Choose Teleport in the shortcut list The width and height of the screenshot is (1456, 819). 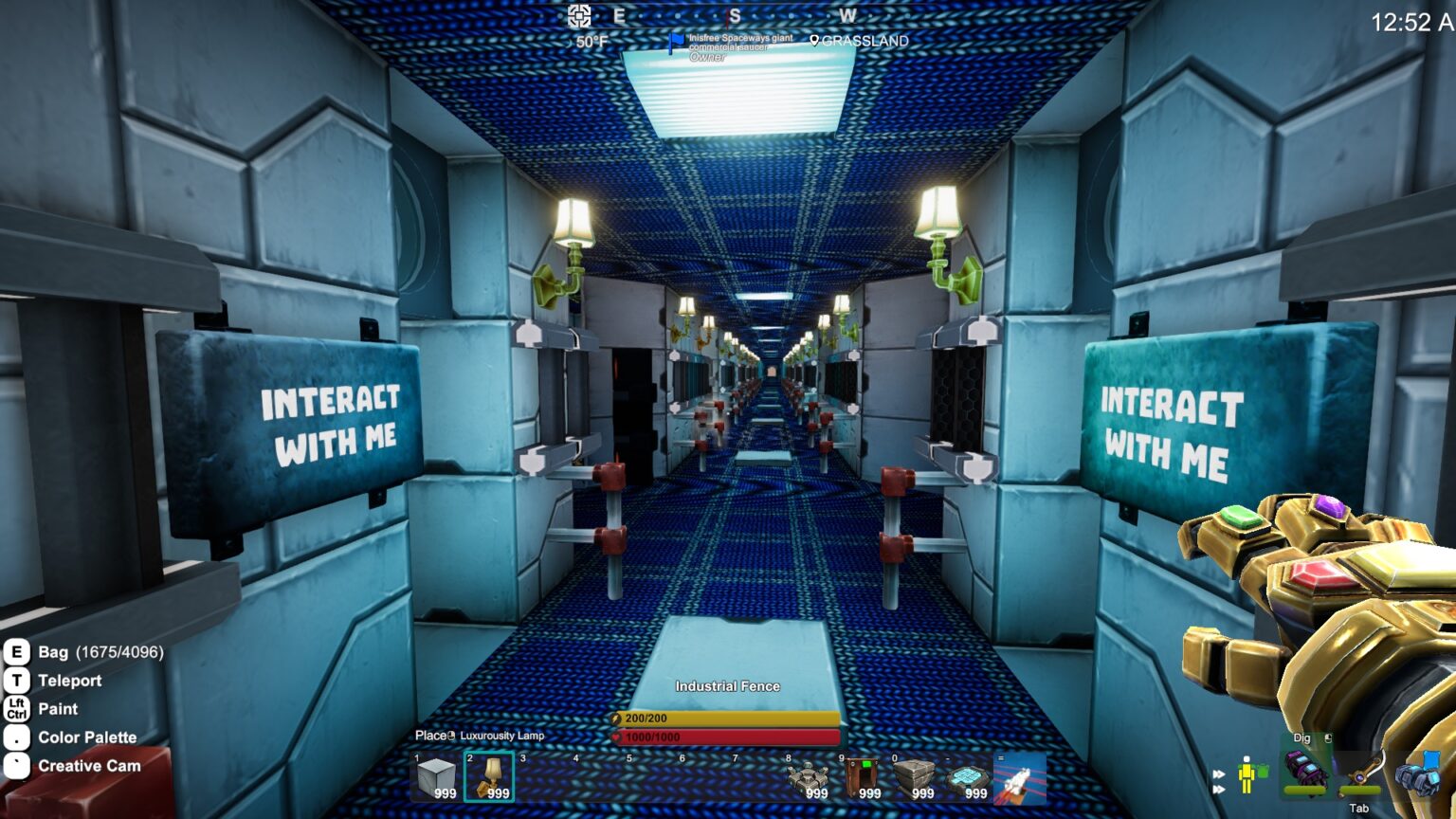tap(69, 681)
